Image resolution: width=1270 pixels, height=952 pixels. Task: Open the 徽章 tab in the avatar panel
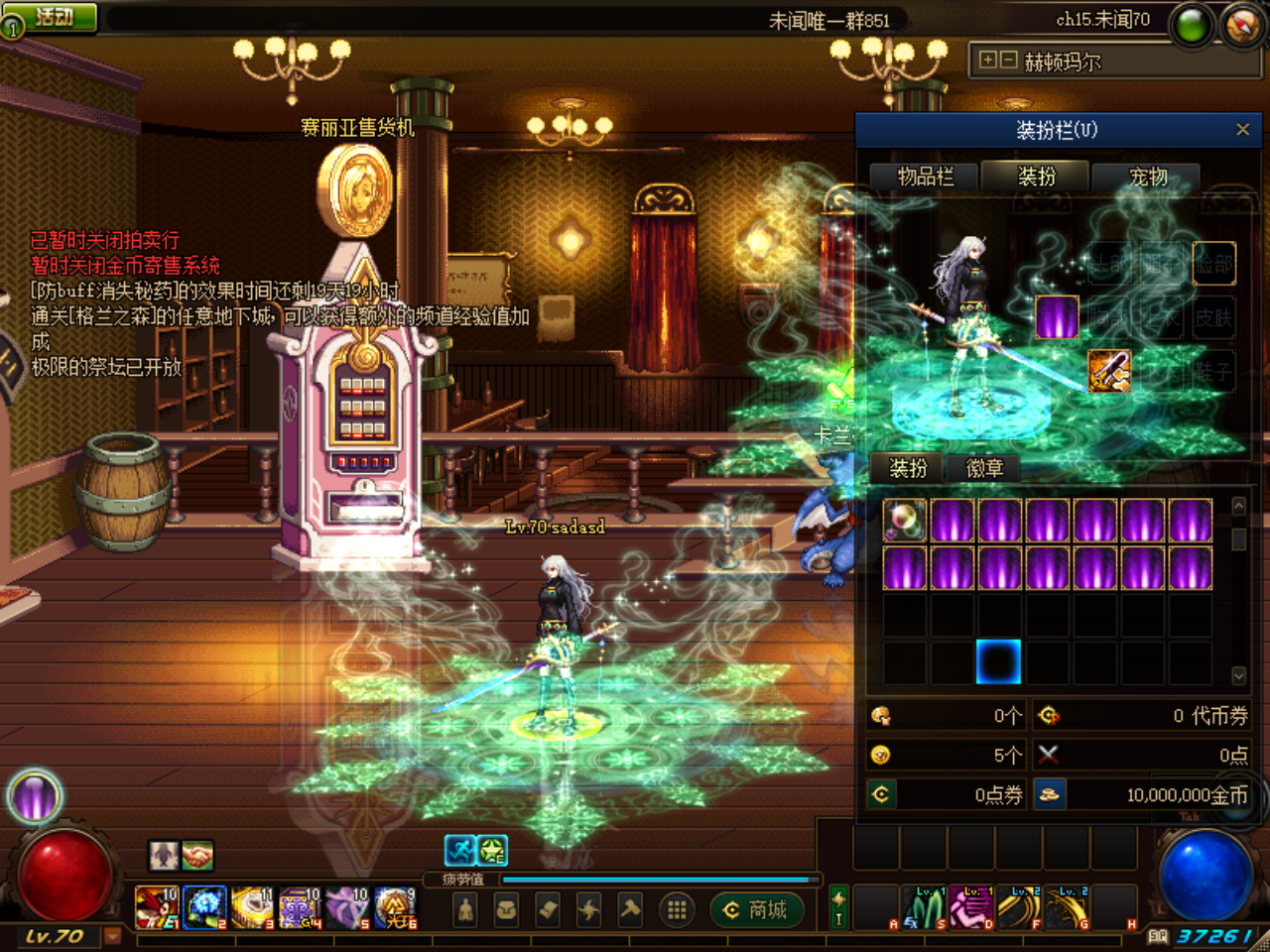coord(983,468)
